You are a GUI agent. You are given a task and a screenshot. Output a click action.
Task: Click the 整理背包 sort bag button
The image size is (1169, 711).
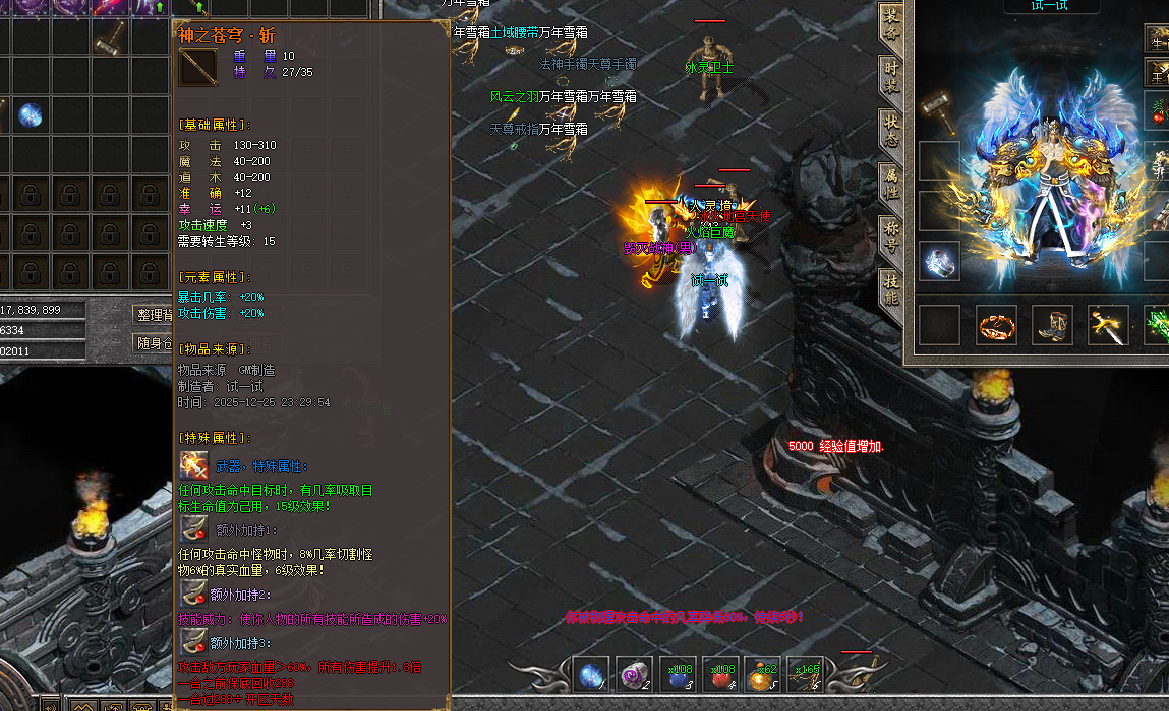(153, 315)
